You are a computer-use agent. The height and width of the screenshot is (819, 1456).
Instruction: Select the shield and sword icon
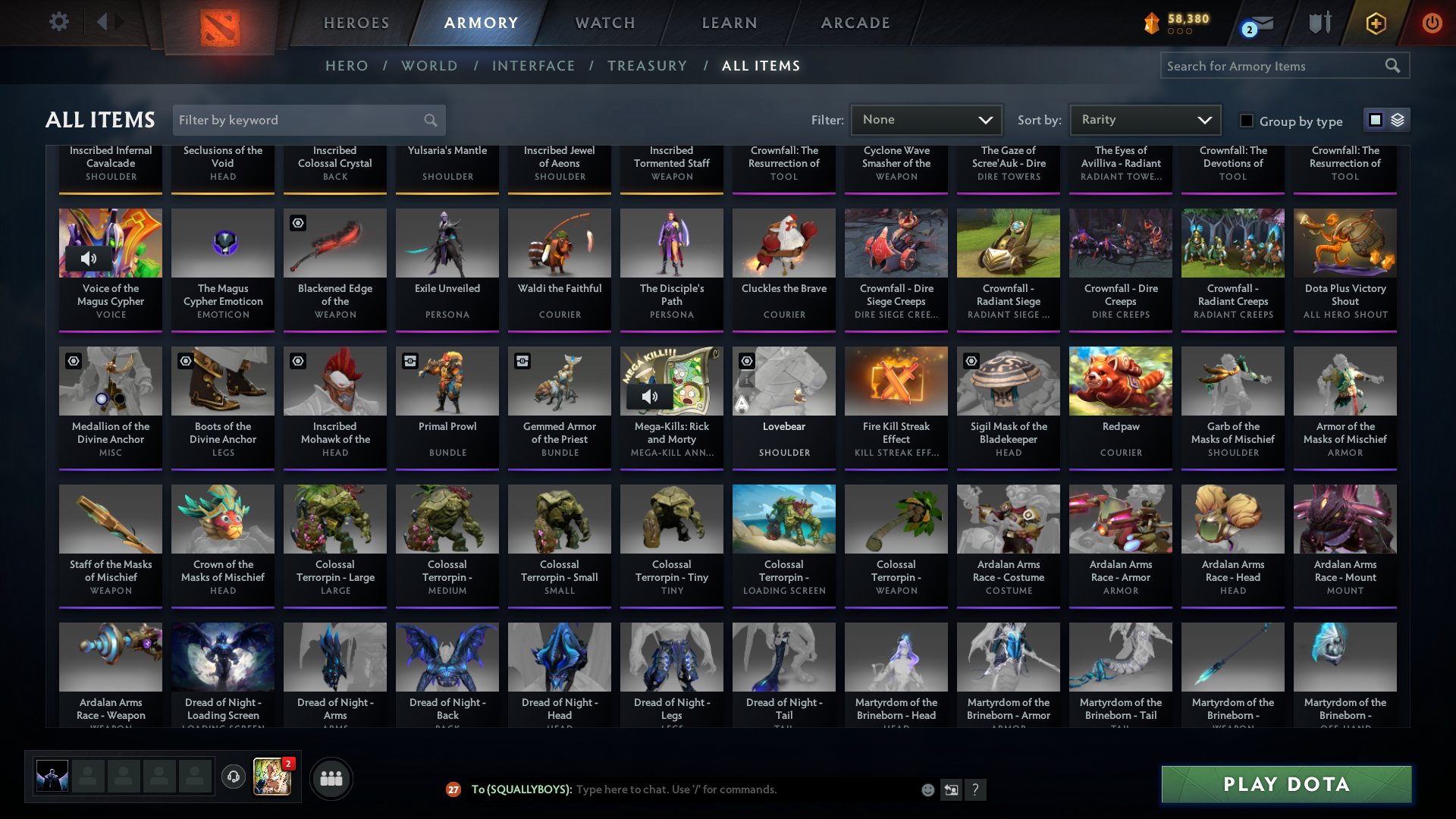click(1319, 23)
